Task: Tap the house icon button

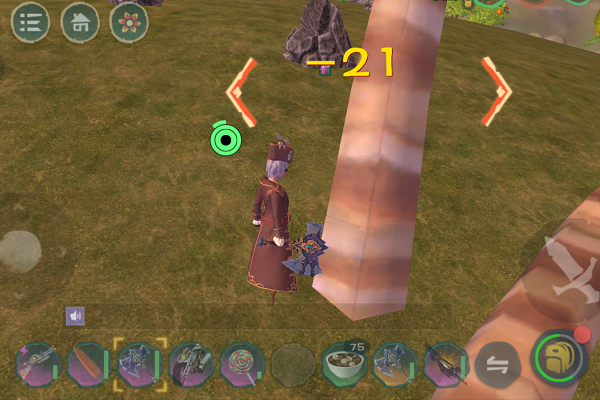Action: [x=80, y=21]
